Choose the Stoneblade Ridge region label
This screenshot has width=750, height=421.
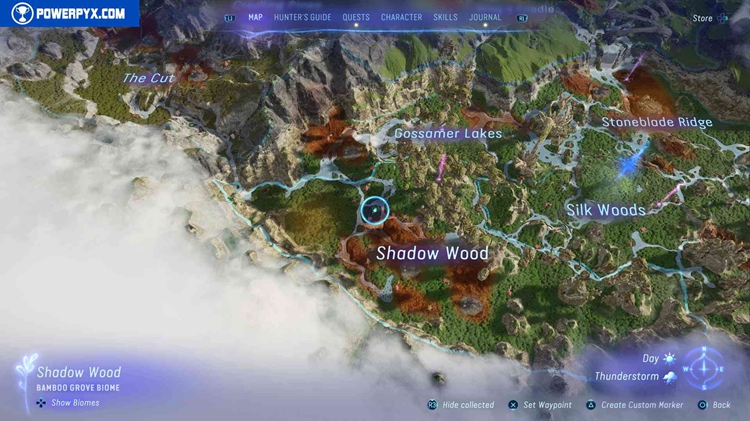pos(657,122)
